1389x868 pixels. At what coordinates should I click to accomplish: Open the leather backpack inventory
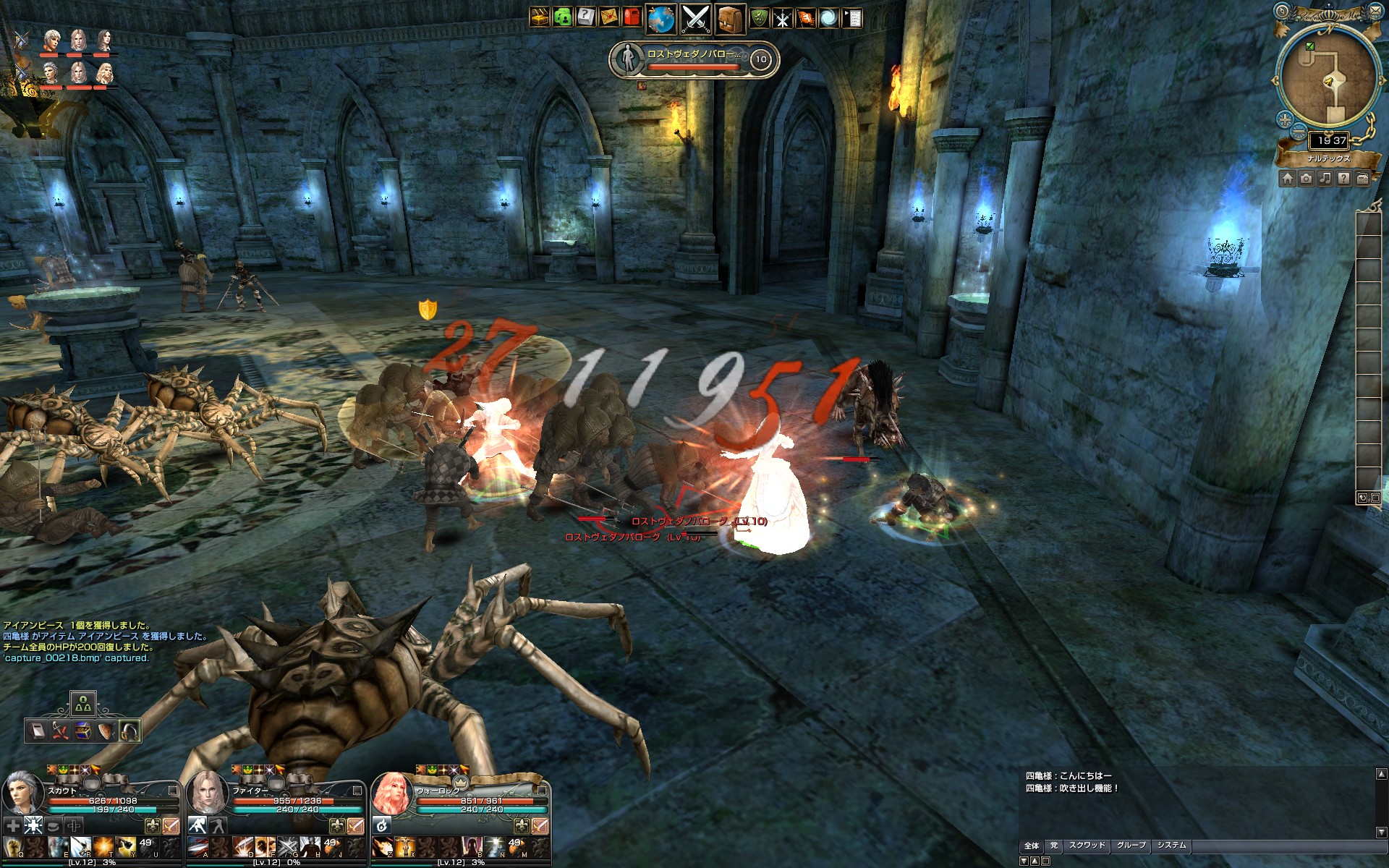point(731,19)
